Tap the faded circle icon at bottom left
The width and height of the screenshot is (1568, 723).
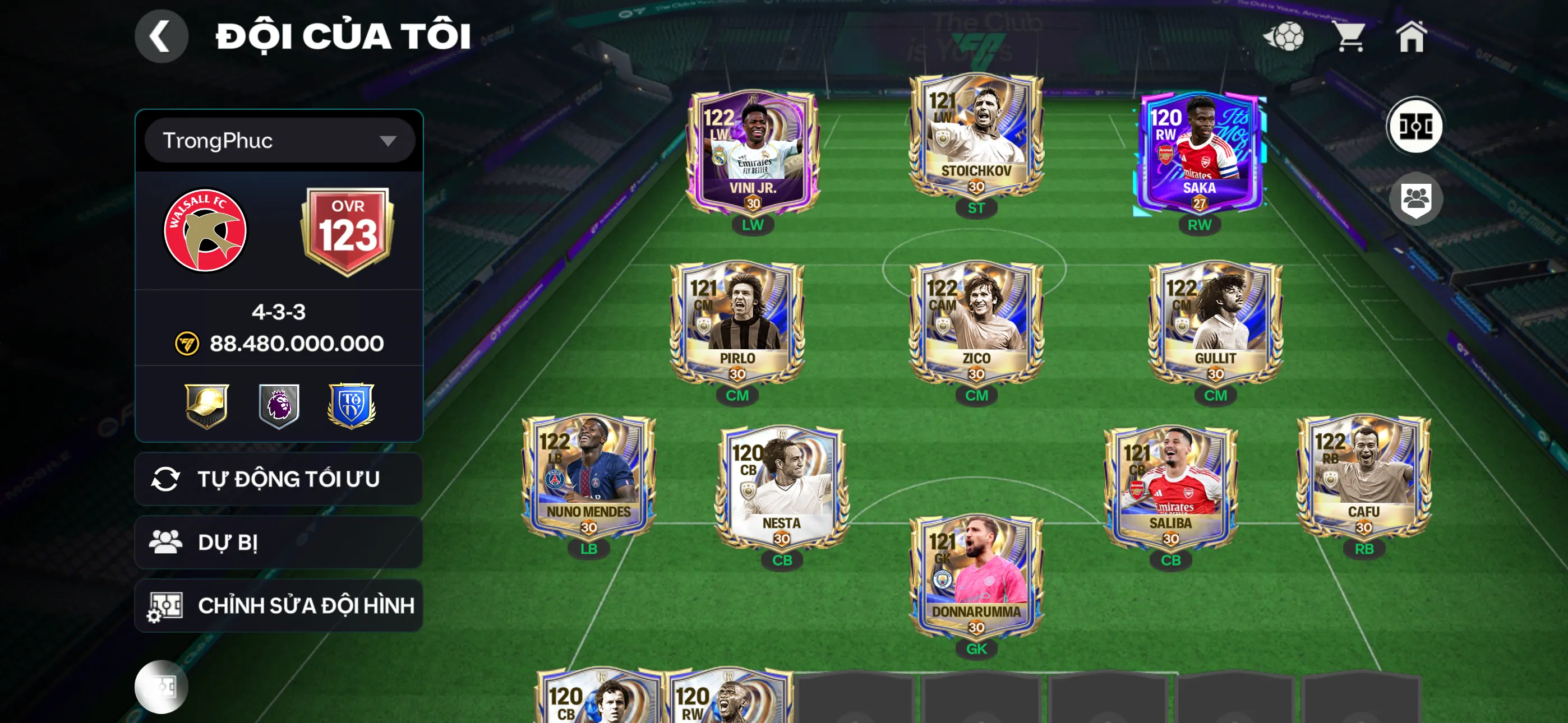(x=162, y=687)
